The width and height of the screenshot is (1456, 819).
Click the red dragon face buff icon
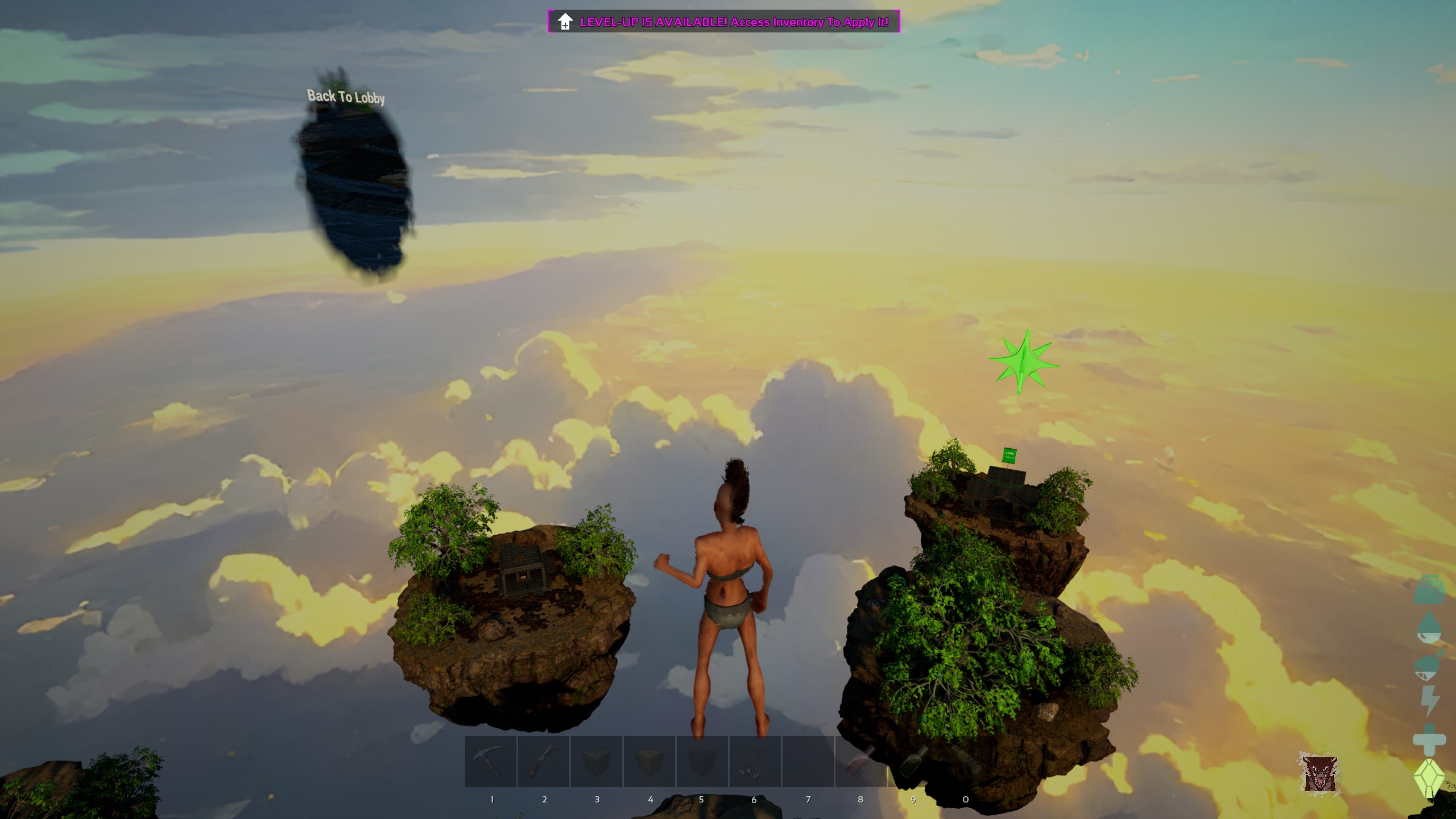point(1319,773)
